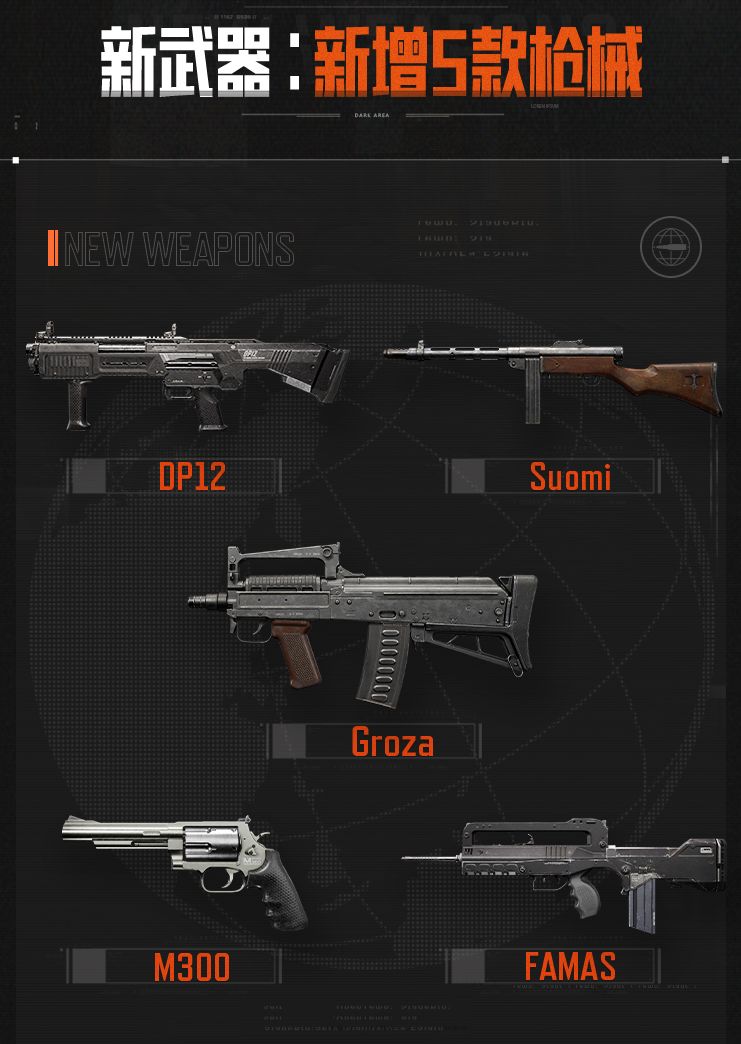
Task: Select the DP12 shotgun label
Action: (x=192, y=477)
